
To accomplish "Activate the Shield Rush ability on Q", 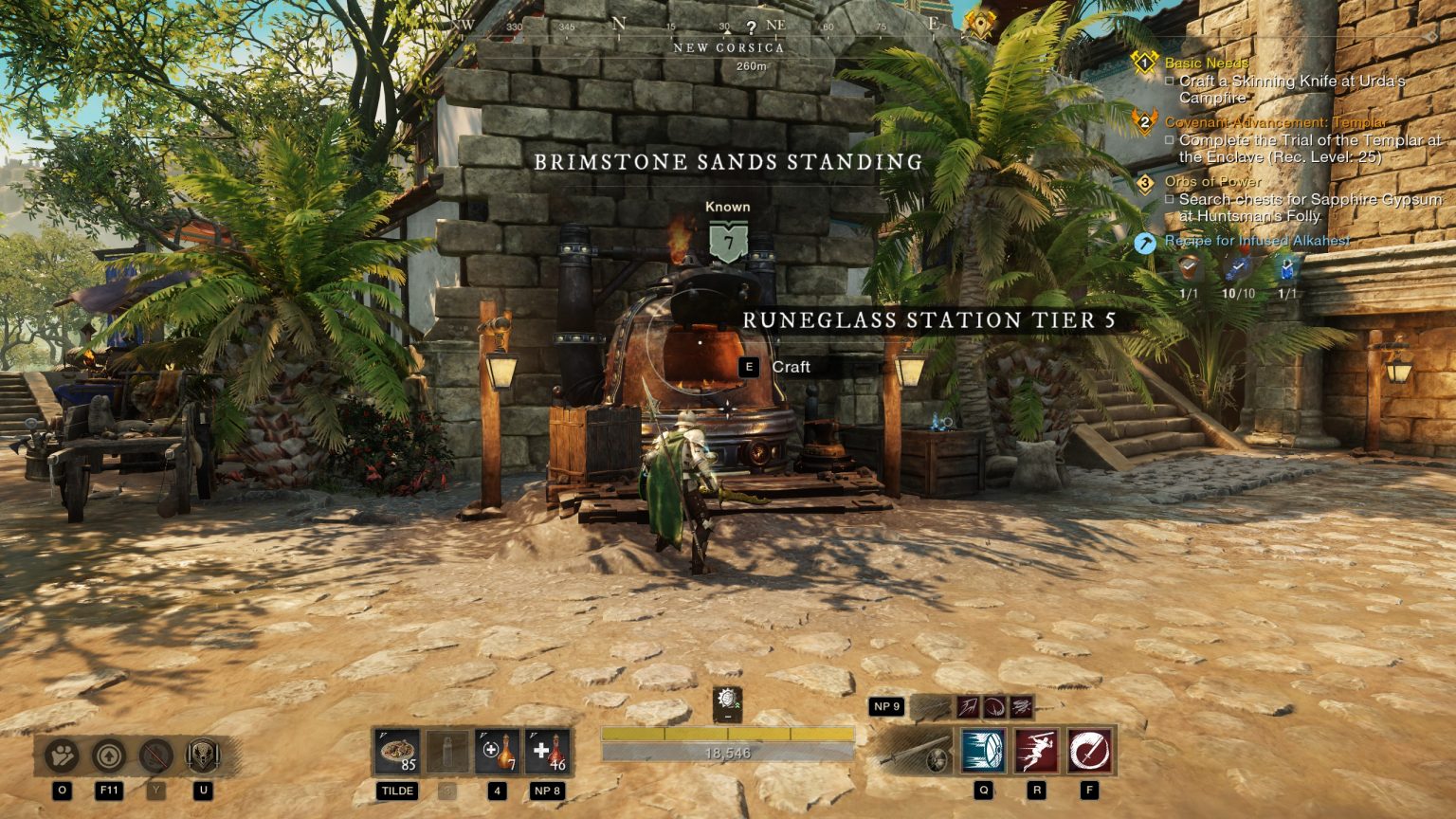I will coord(982,752).
